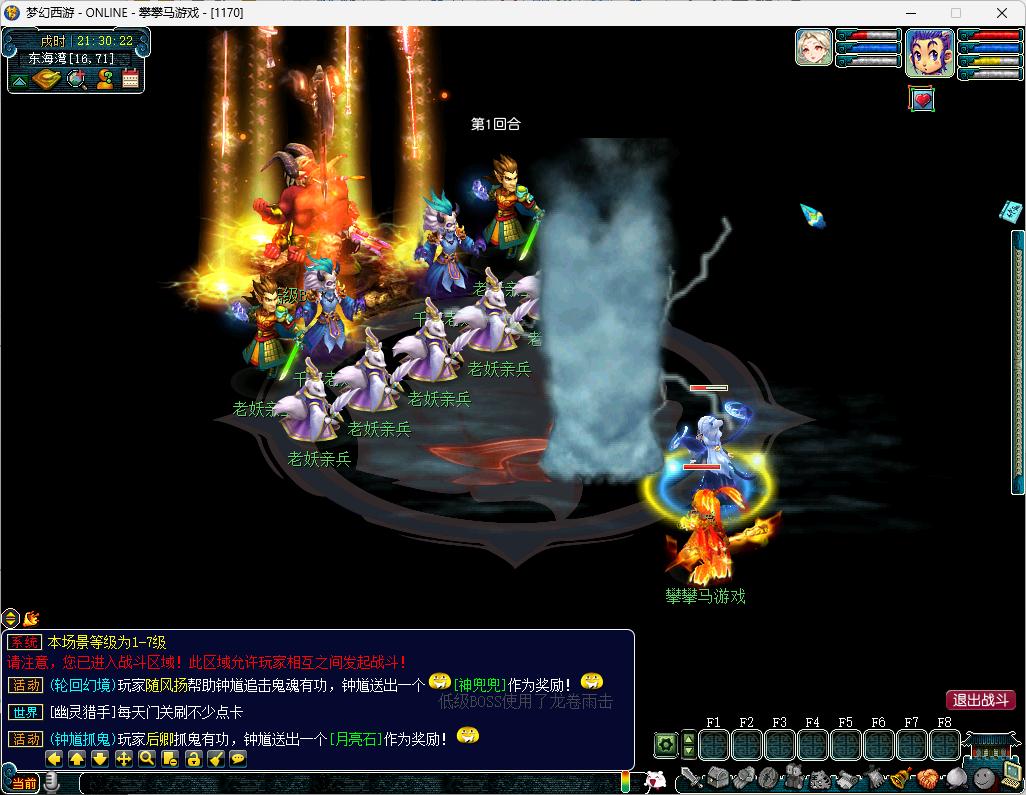Open the calendar icon under the clock
Image resolution: width=1026 pixels, height=795 pixels.
tap(130, 79)
